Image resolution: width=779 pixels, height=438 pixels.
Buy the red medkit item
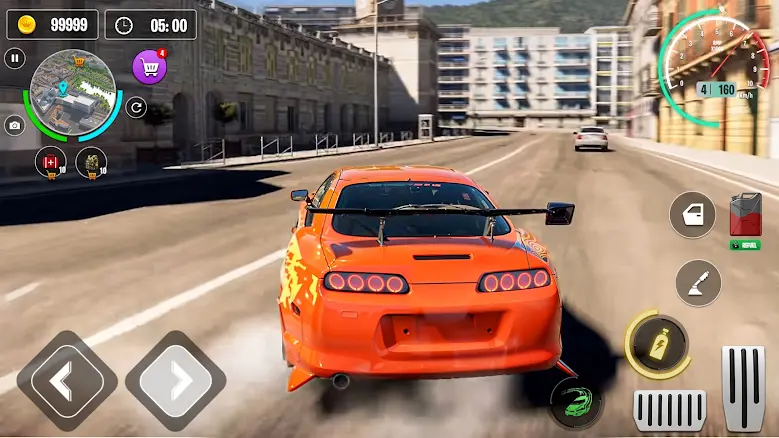pos(50,160)
